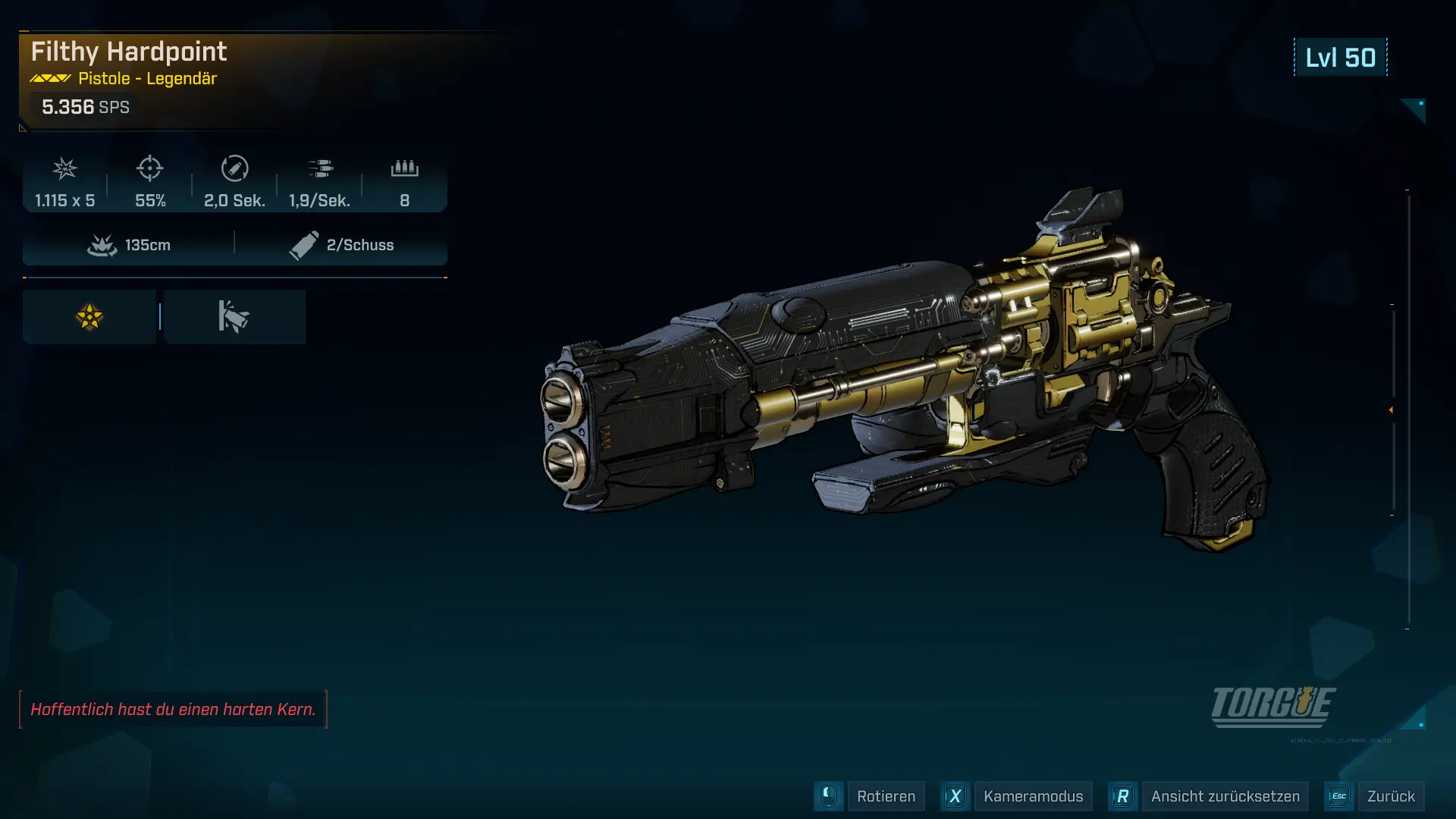This screenshot has height=819, width=1456.
Task: Activate the Rotieren button
Action: click(886, 796)
